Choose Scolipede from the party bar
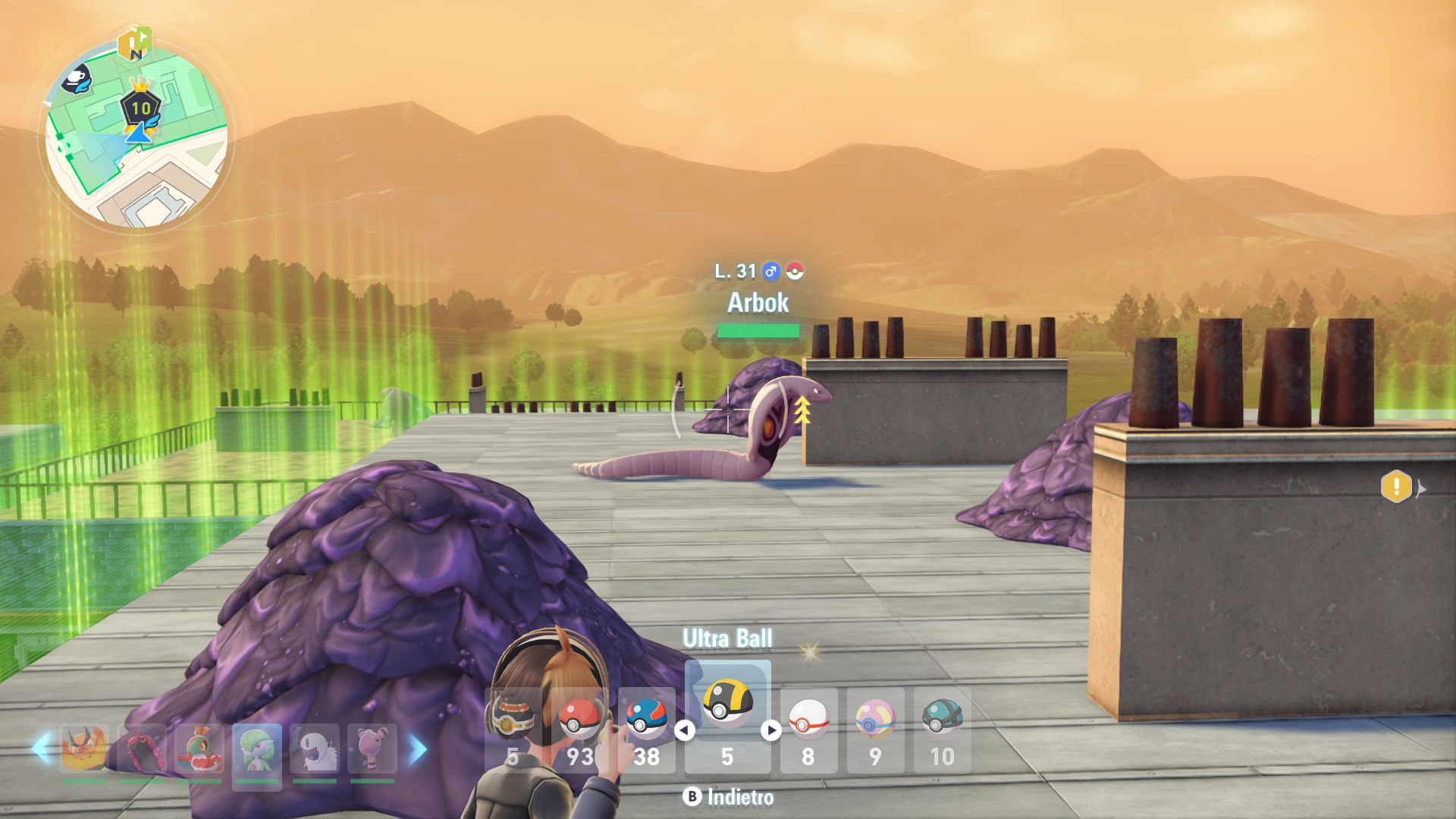The height and width of the screenshot is (819, 1456). tap(142, 749)
